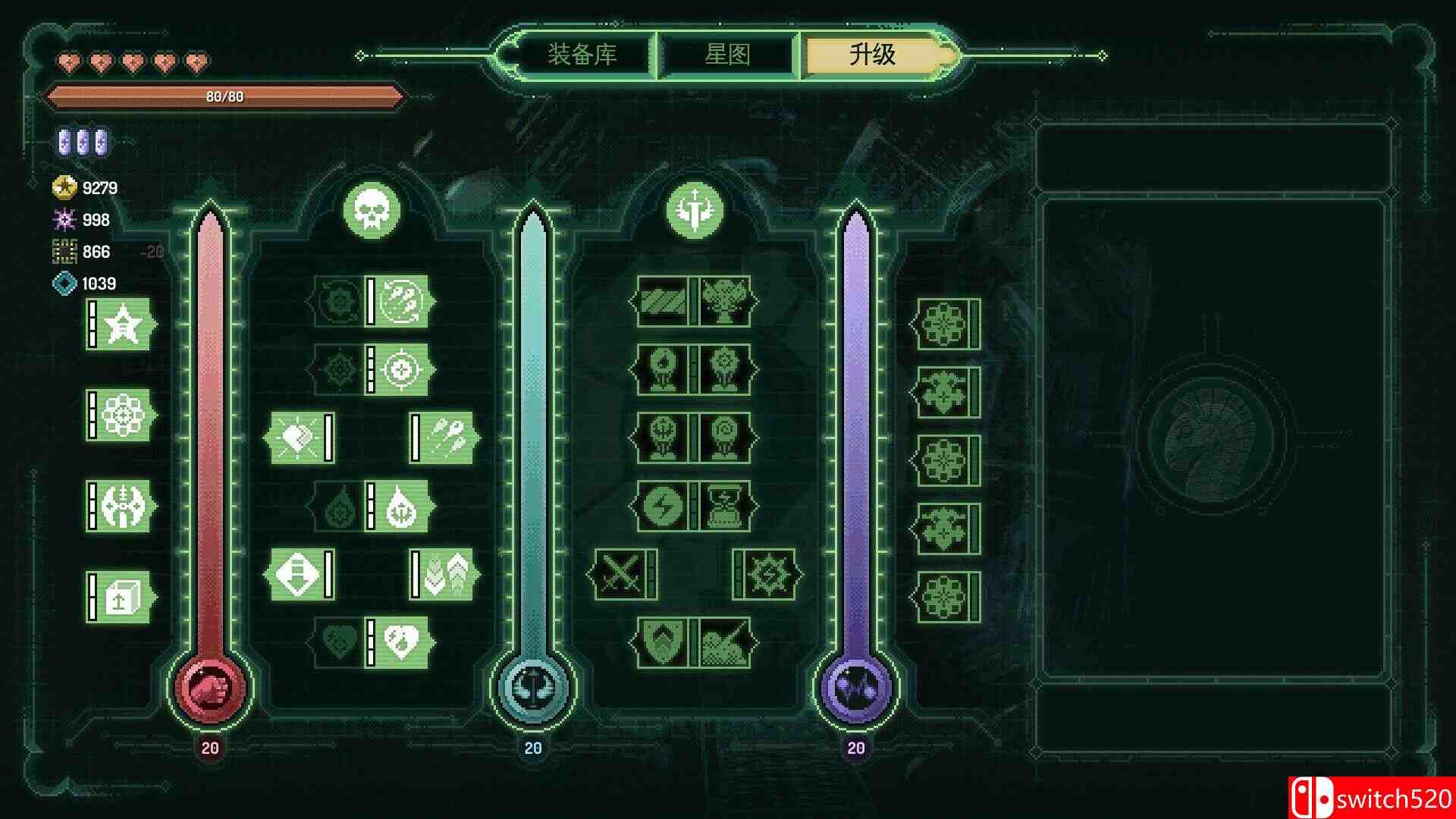Screen dimensions: 1456x819
Task: Click the double axe icon in the left sidebar
Action: [x=125, y=508]
